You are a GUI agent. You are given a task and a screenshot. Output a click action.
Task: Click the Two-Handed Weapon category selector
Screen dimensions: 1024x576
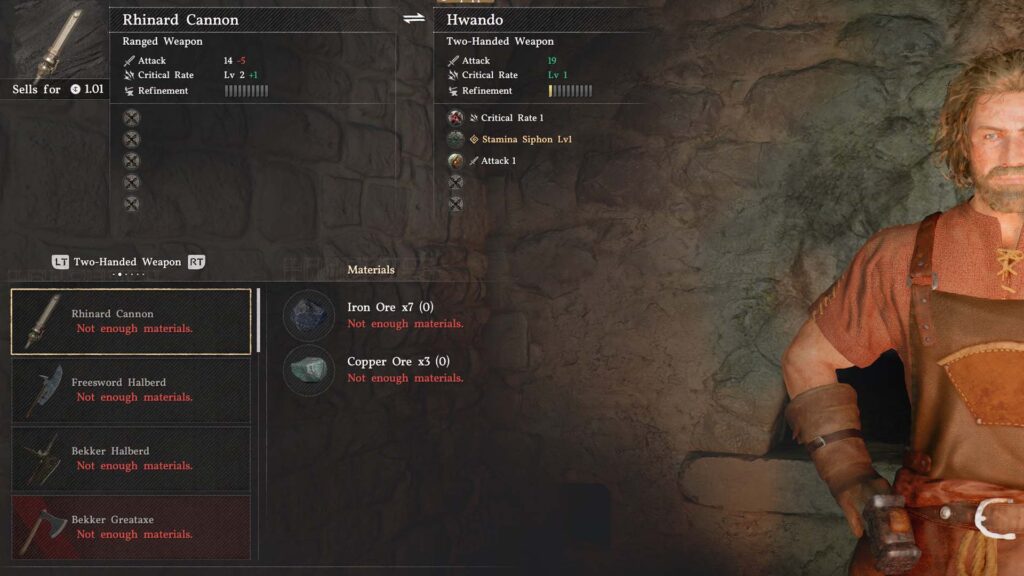tap(128, 262)
